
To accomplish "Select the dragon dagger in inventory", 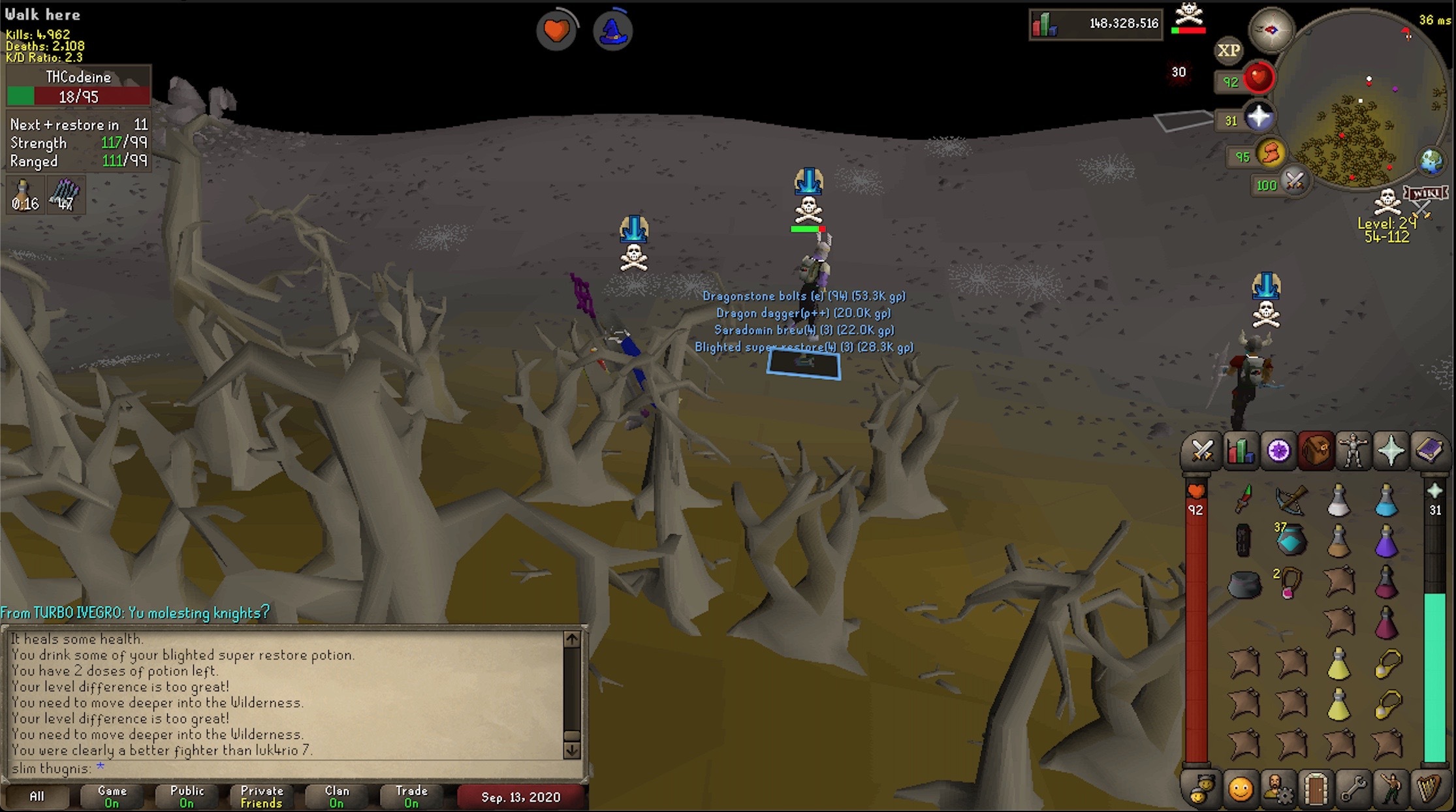I will tap(1244, 500).
